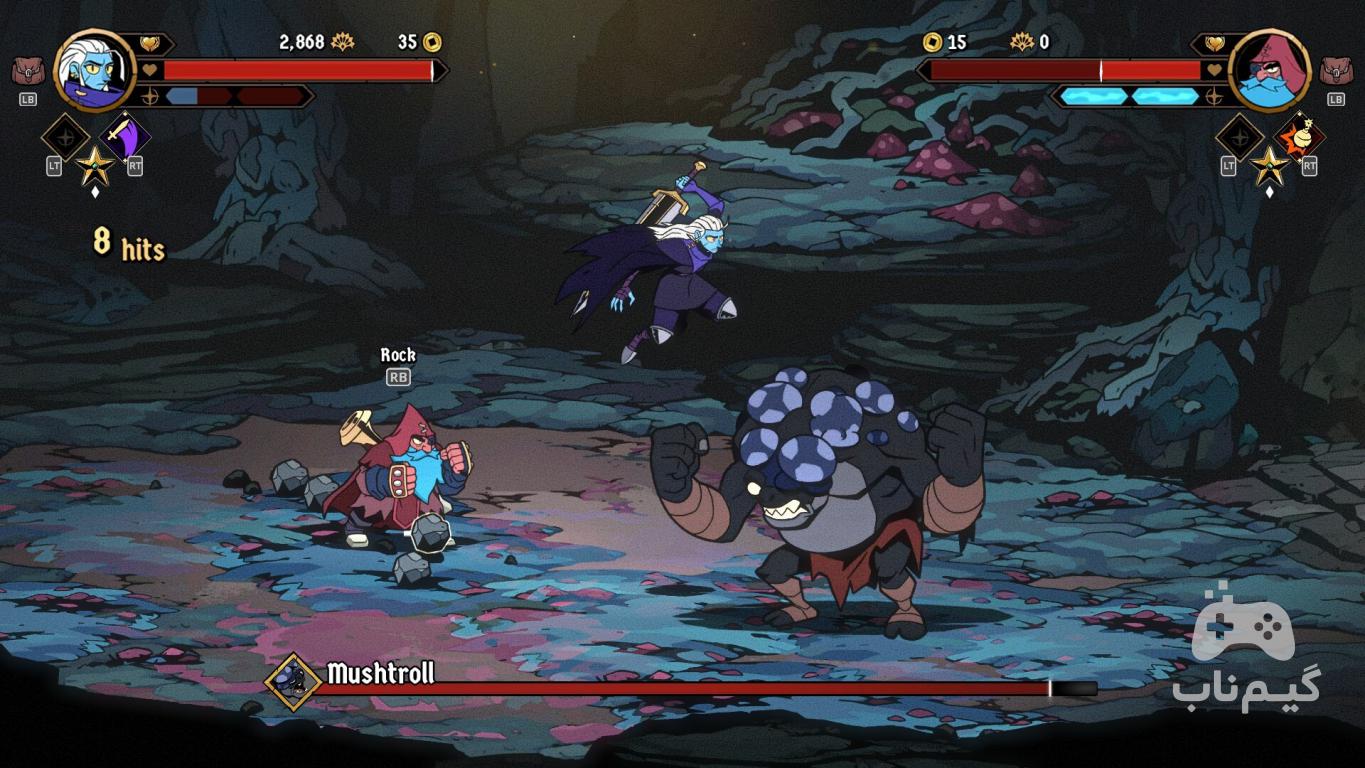
Task: Click the elf player's gold star icon
Action: tap(95, 164)
